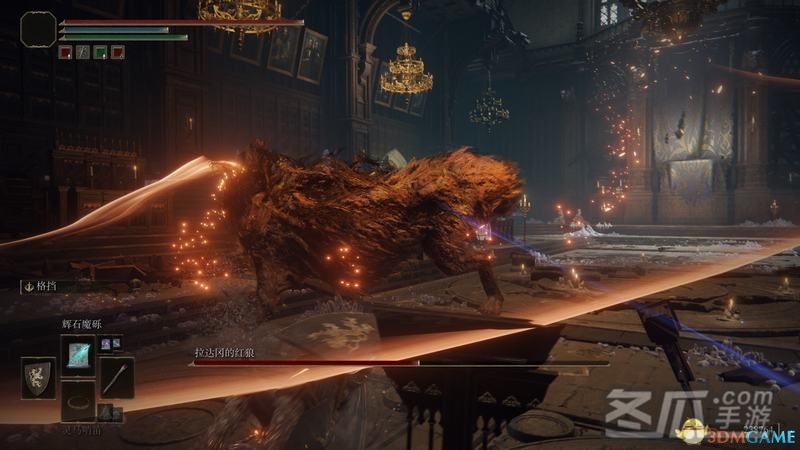This screenshot has width=800, height=450.
Task: Click the sword buff status icon
Action: click(x=82, y=51)
